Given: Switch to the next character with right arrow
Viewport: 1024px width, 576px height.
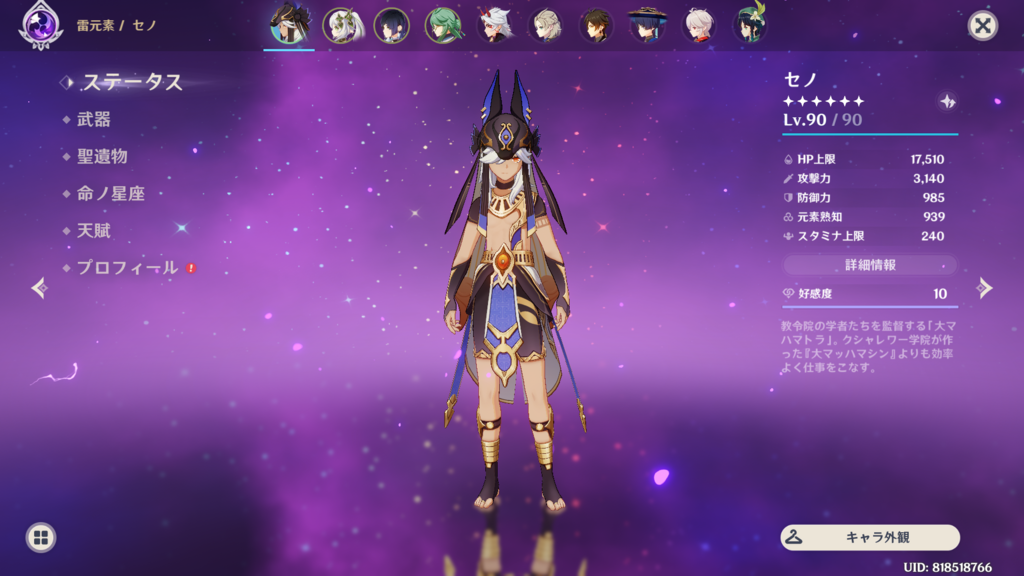Looking at the screenshot, I should 985,288.
